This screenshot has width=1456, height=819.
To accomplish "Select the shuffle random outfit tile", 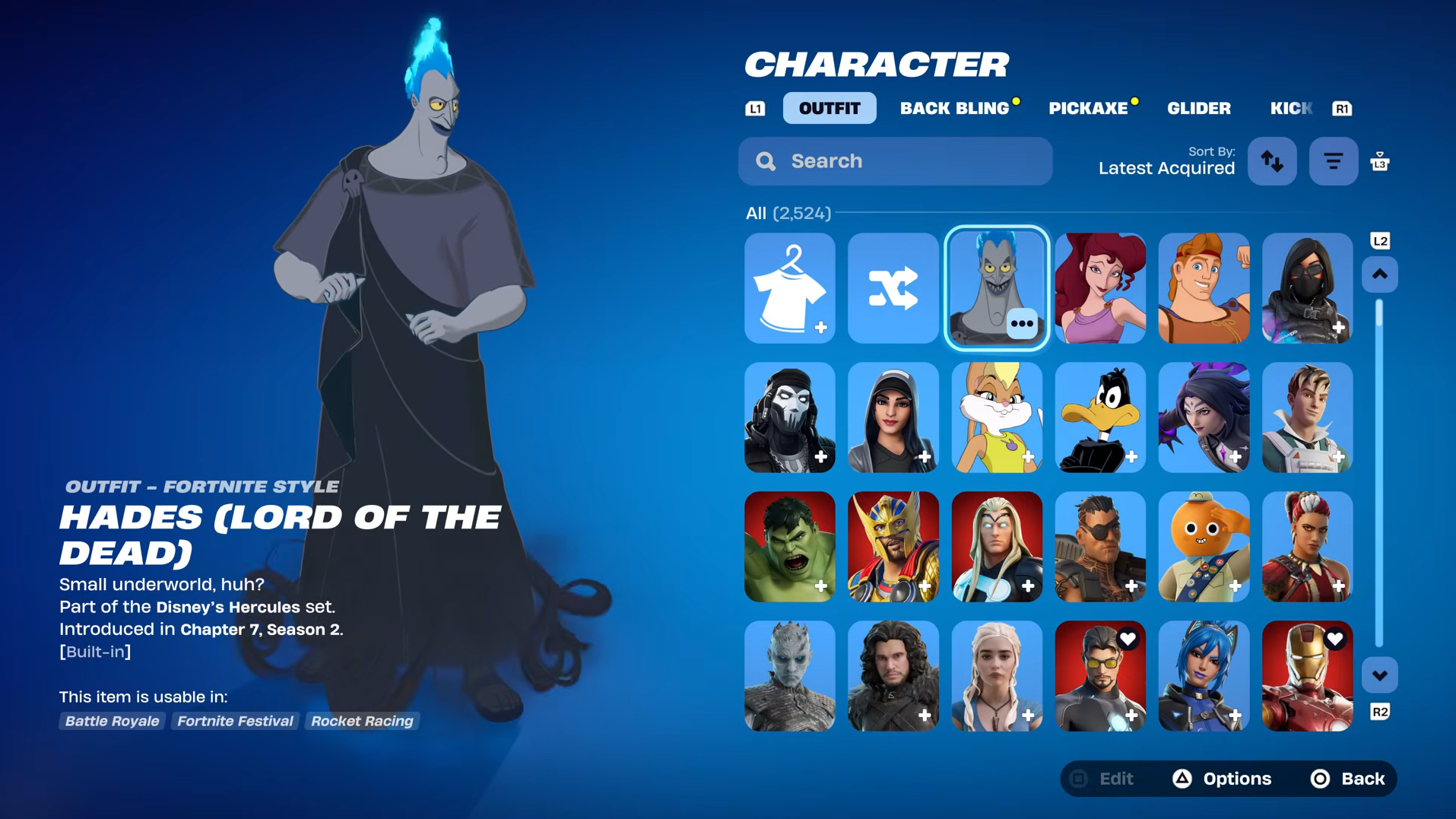I will click(x=893, y=288).
